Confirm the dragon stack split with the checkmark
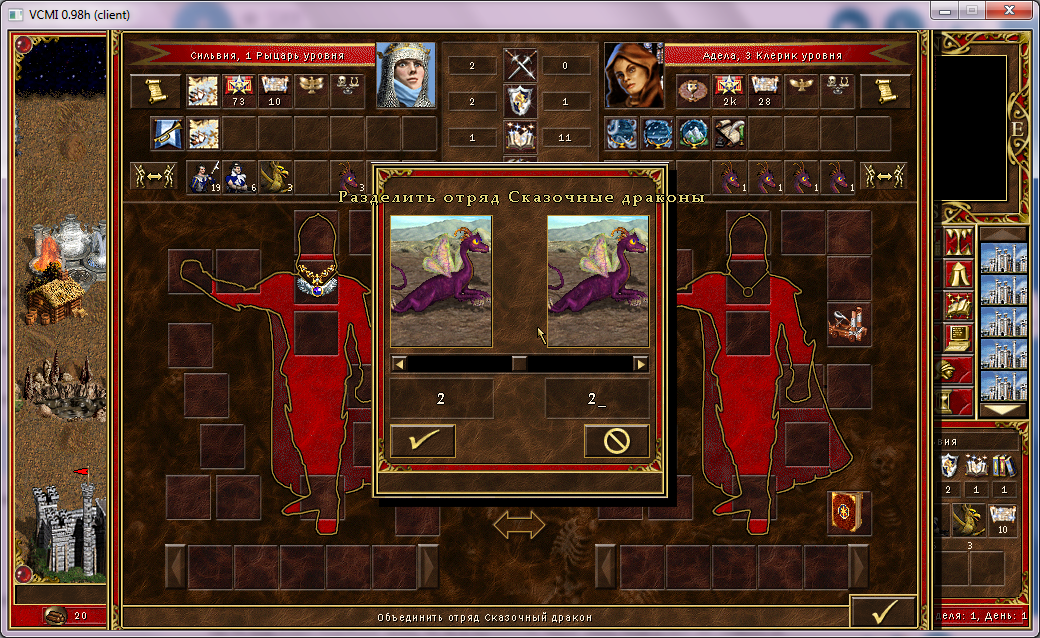 (422, 441)
